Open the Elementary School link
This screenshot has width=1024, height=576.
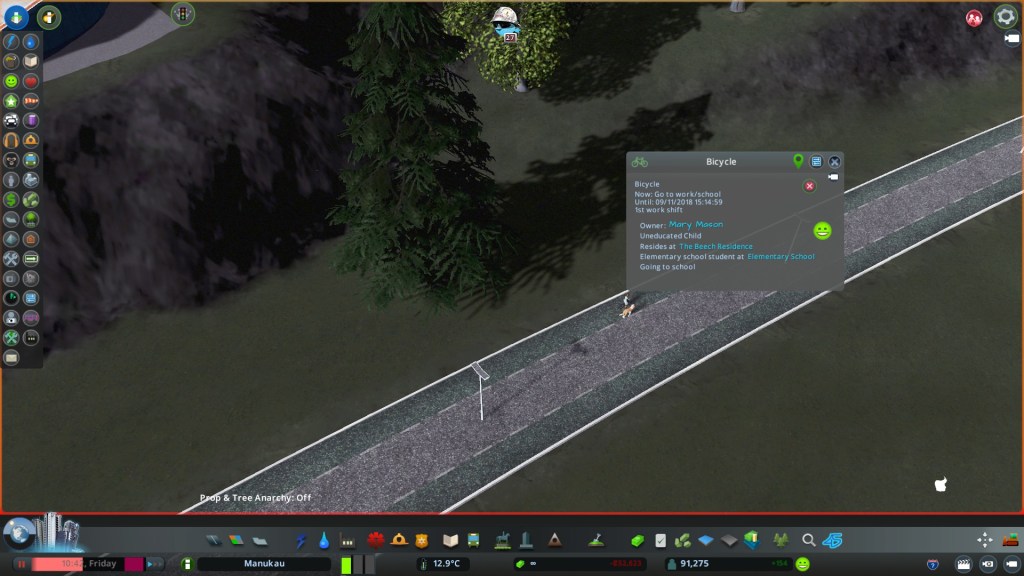pyautogui.click(x=781, y=257)
